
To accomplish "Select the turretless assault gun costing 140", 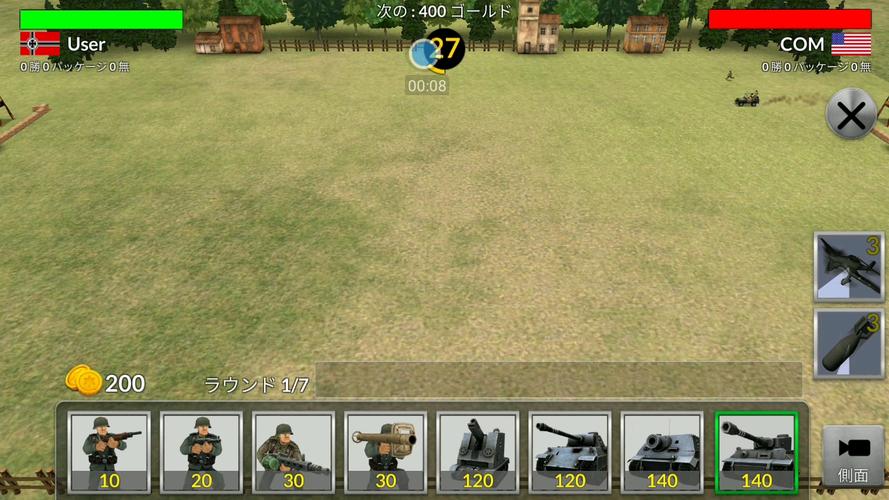I will tap(662, 452).
